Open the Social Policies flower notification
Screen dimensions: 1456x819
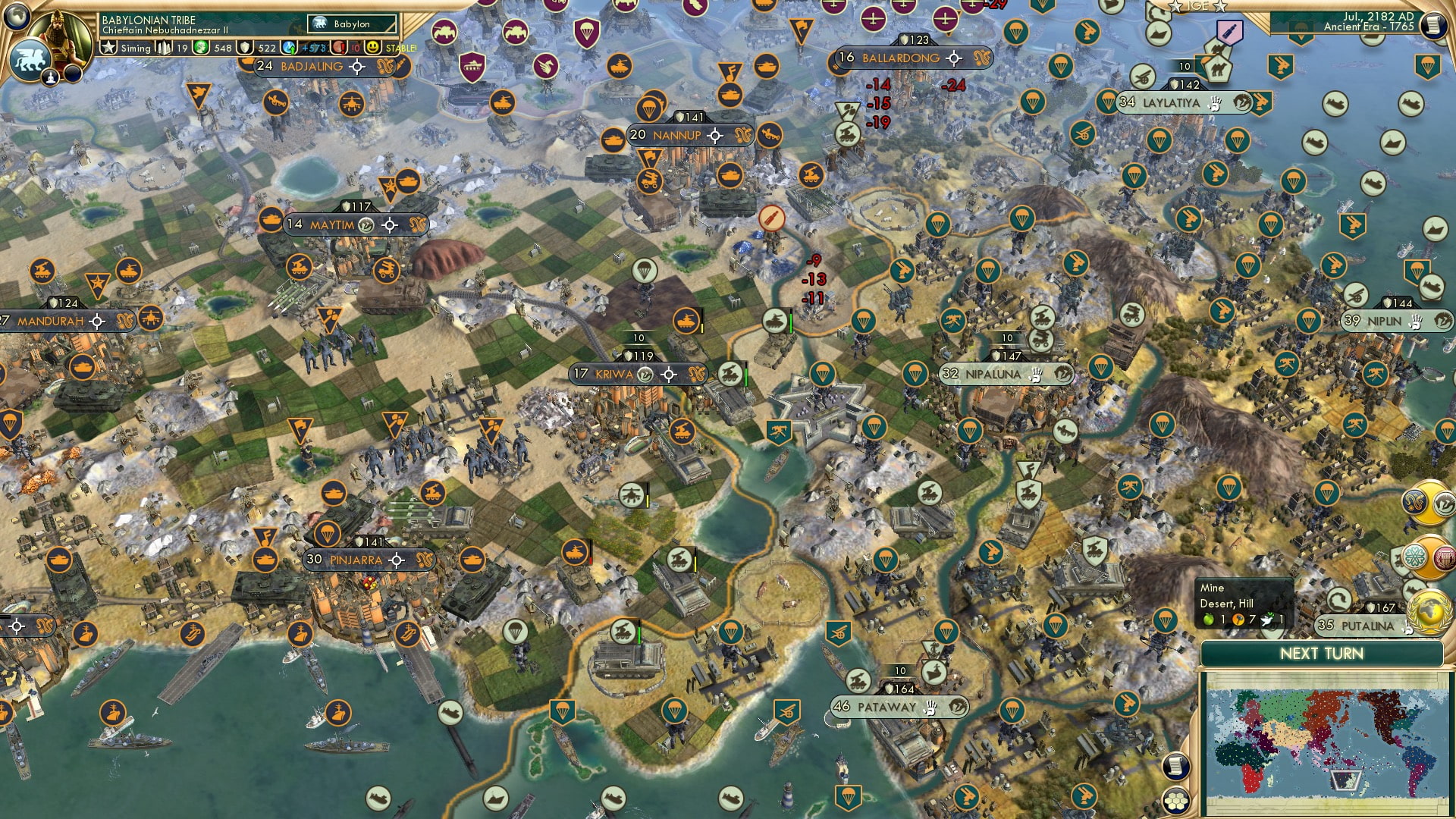click(x=1414, y=556)
